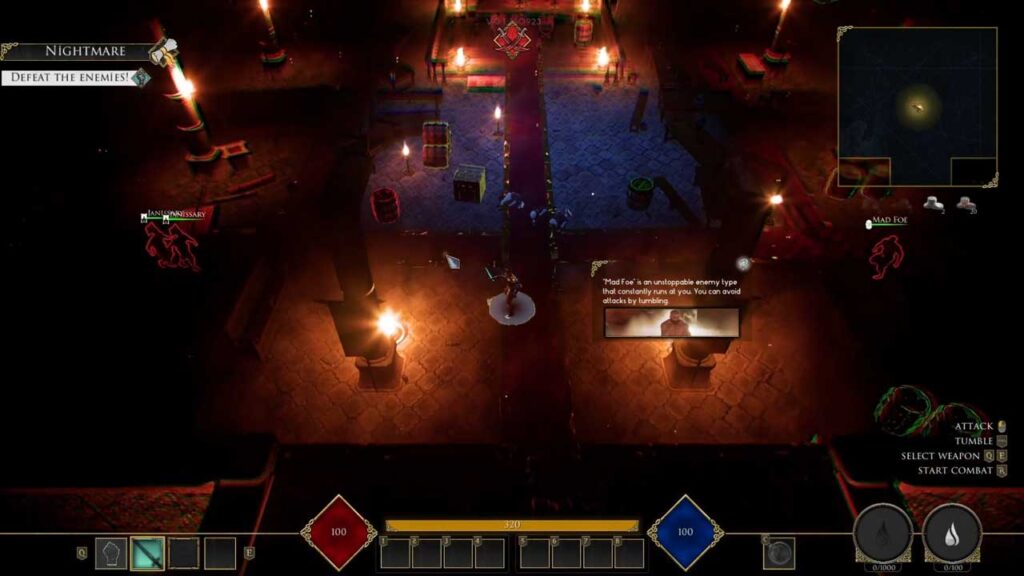Activate the dark flame orb ability
The height and width of the screenshot is (576, 1024).
pyautogui.click(x=882, y=534)
